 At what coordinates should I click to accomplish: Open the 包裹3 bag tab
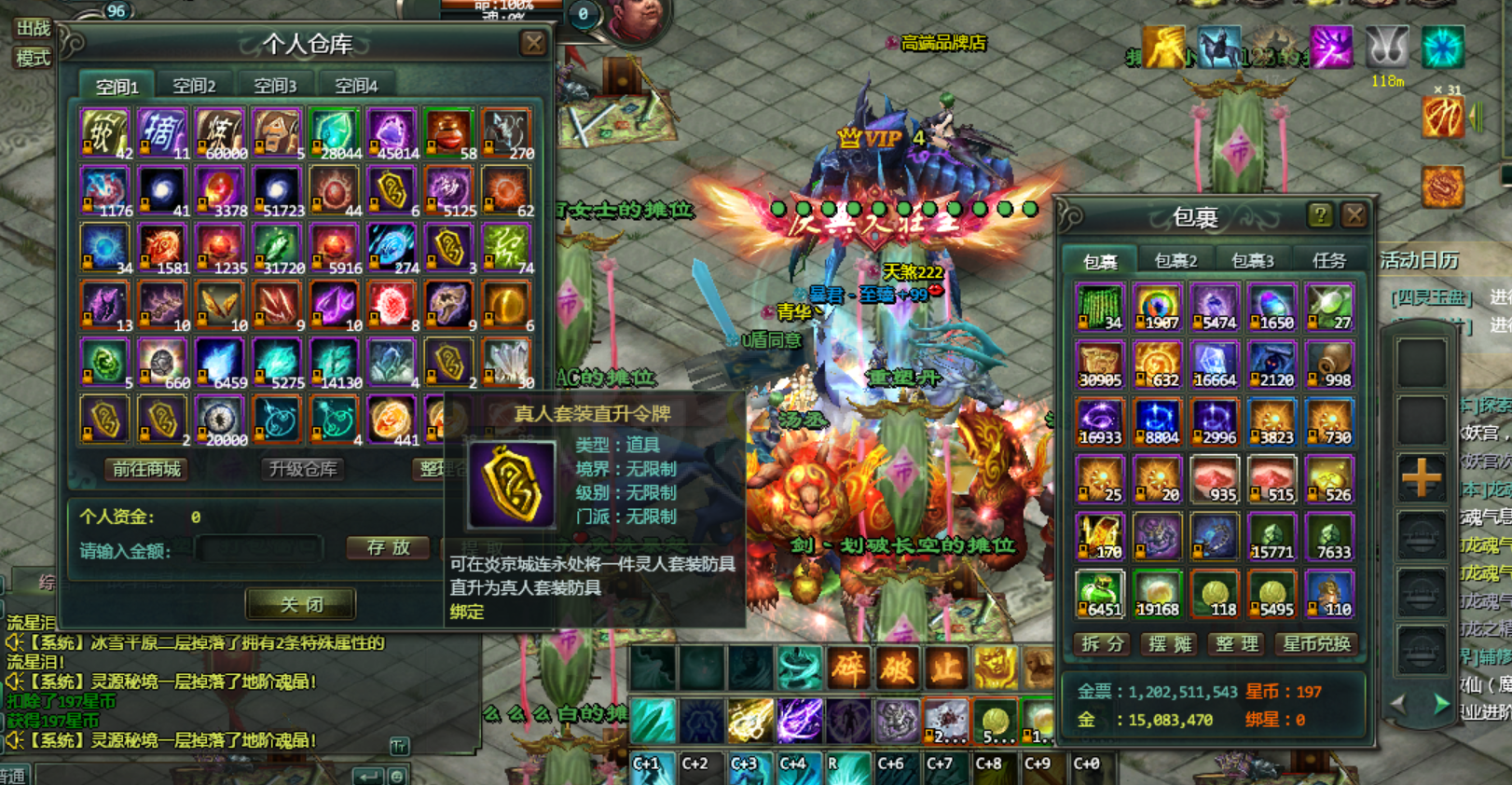point(1252,261)
